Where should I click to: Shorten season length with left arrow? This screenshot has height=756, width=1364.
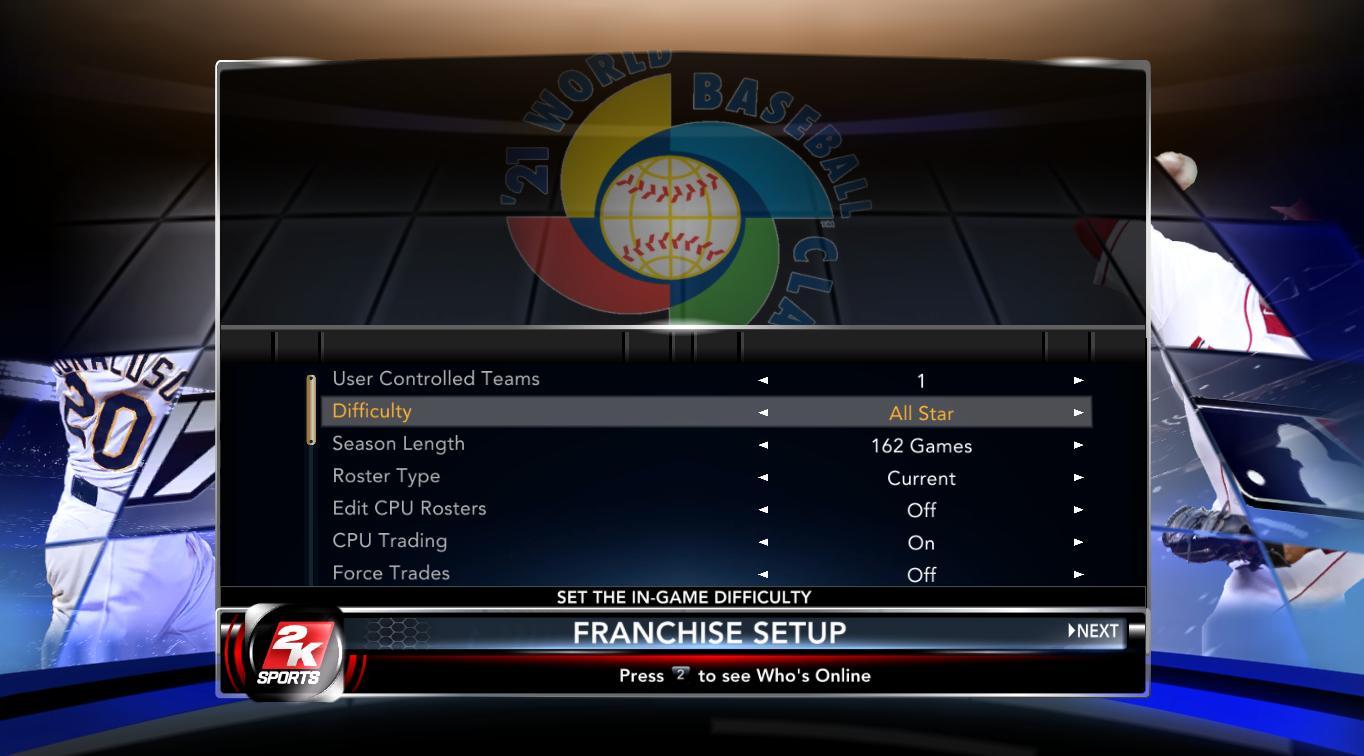764,445
